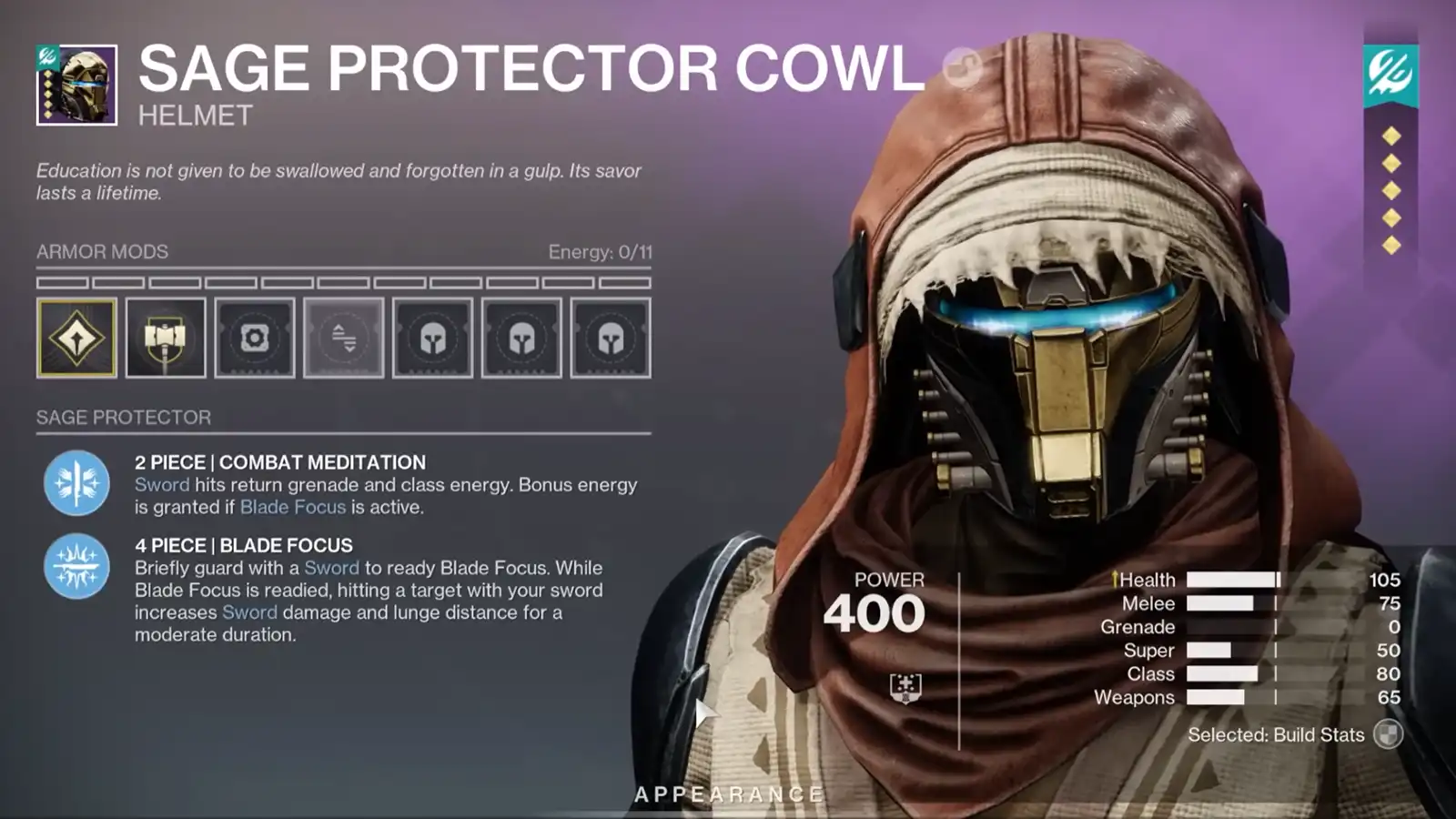Select the gear-icon mod socket
The image size is (1456, 819).
[x=255, y=337]
